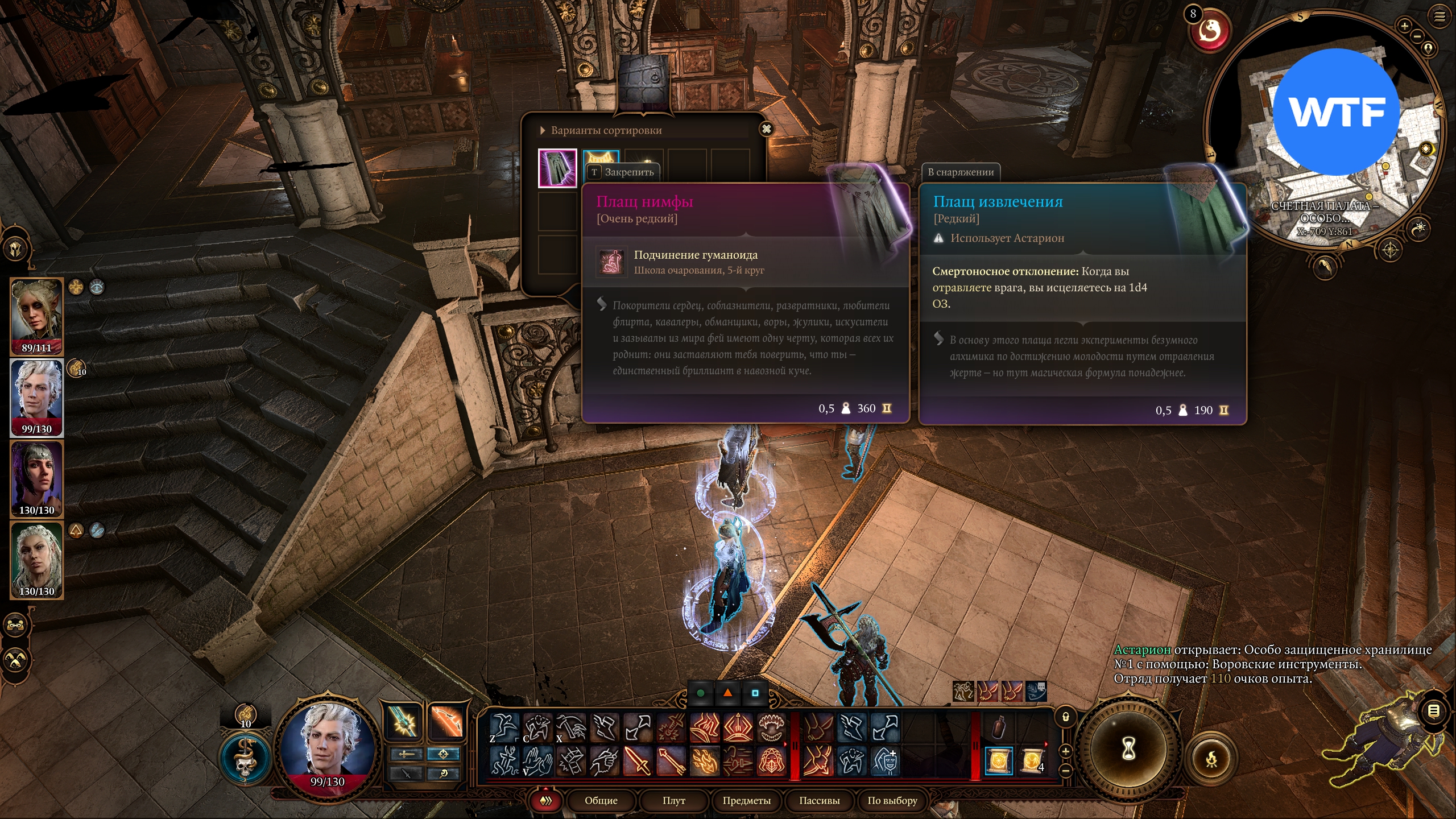The image size is (1456, 819).
Task: Switch hotbar to the Плут tab
Action: (x=673, y=800)
